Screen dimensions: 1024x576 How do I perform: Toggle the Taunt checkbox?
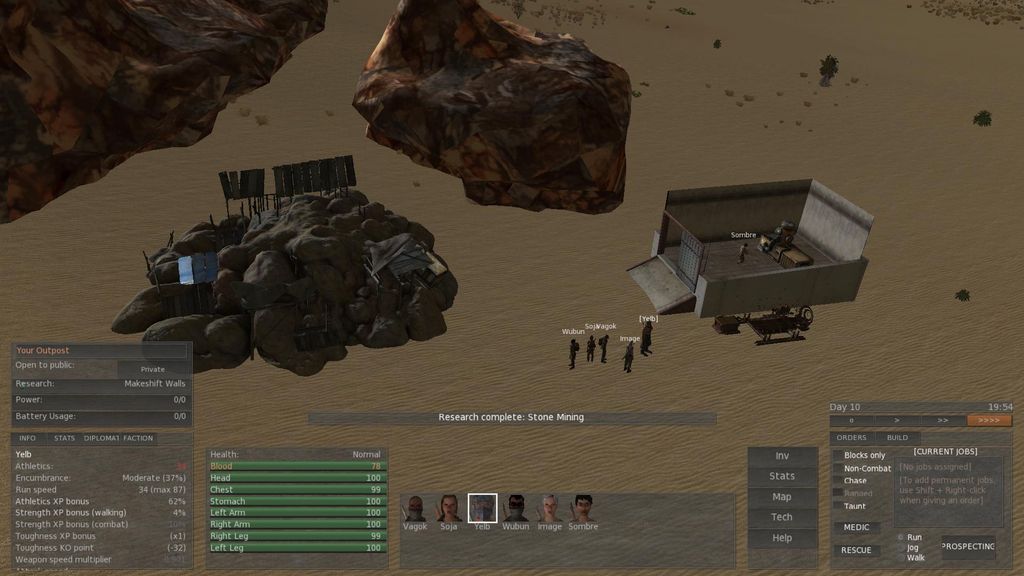838,506
